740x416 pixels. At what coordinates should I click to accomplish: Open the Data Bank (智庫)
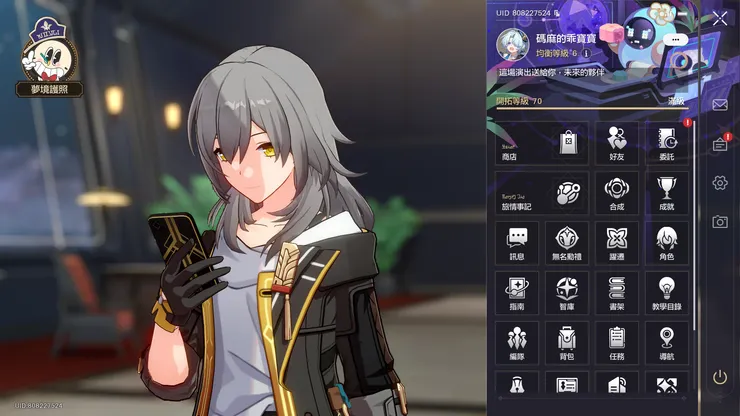[567, 293]
